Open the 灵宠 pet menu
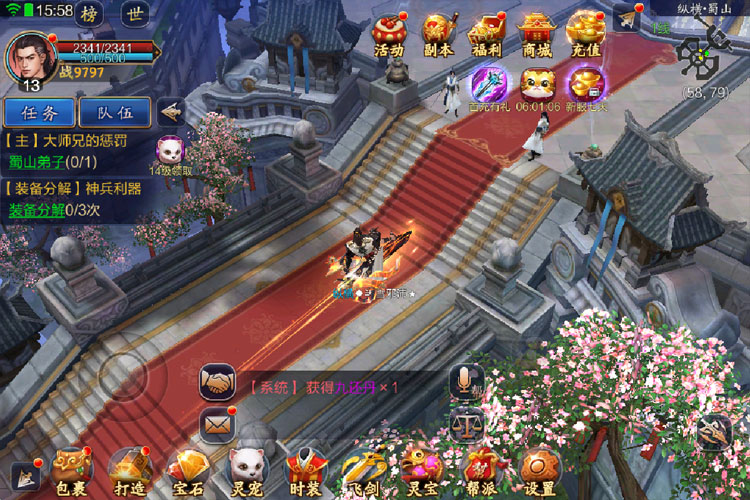Viewport: 750px width, 500px height. pyautogui.click(x=246, y=471)
